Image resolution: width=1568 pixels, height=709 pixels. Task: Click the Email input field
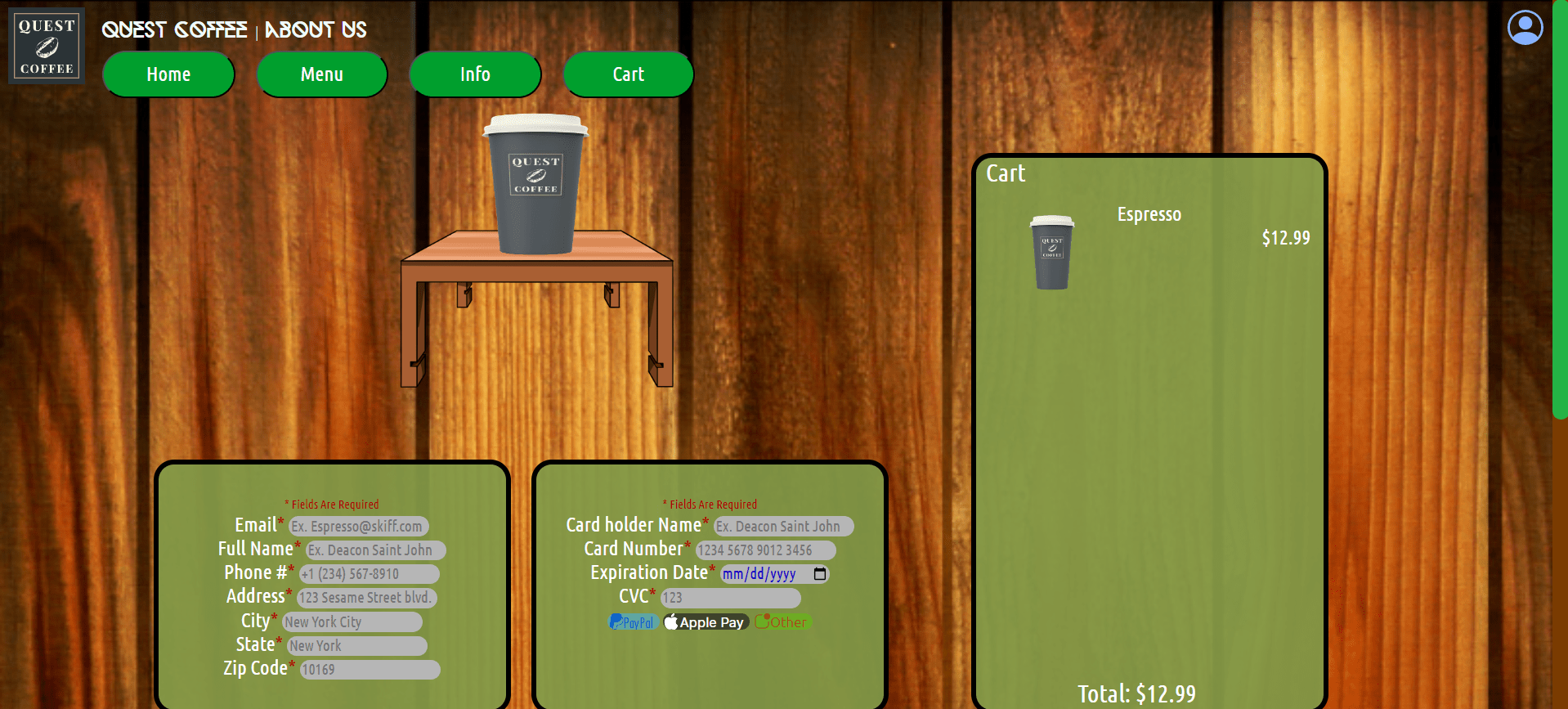pos(358,526)
